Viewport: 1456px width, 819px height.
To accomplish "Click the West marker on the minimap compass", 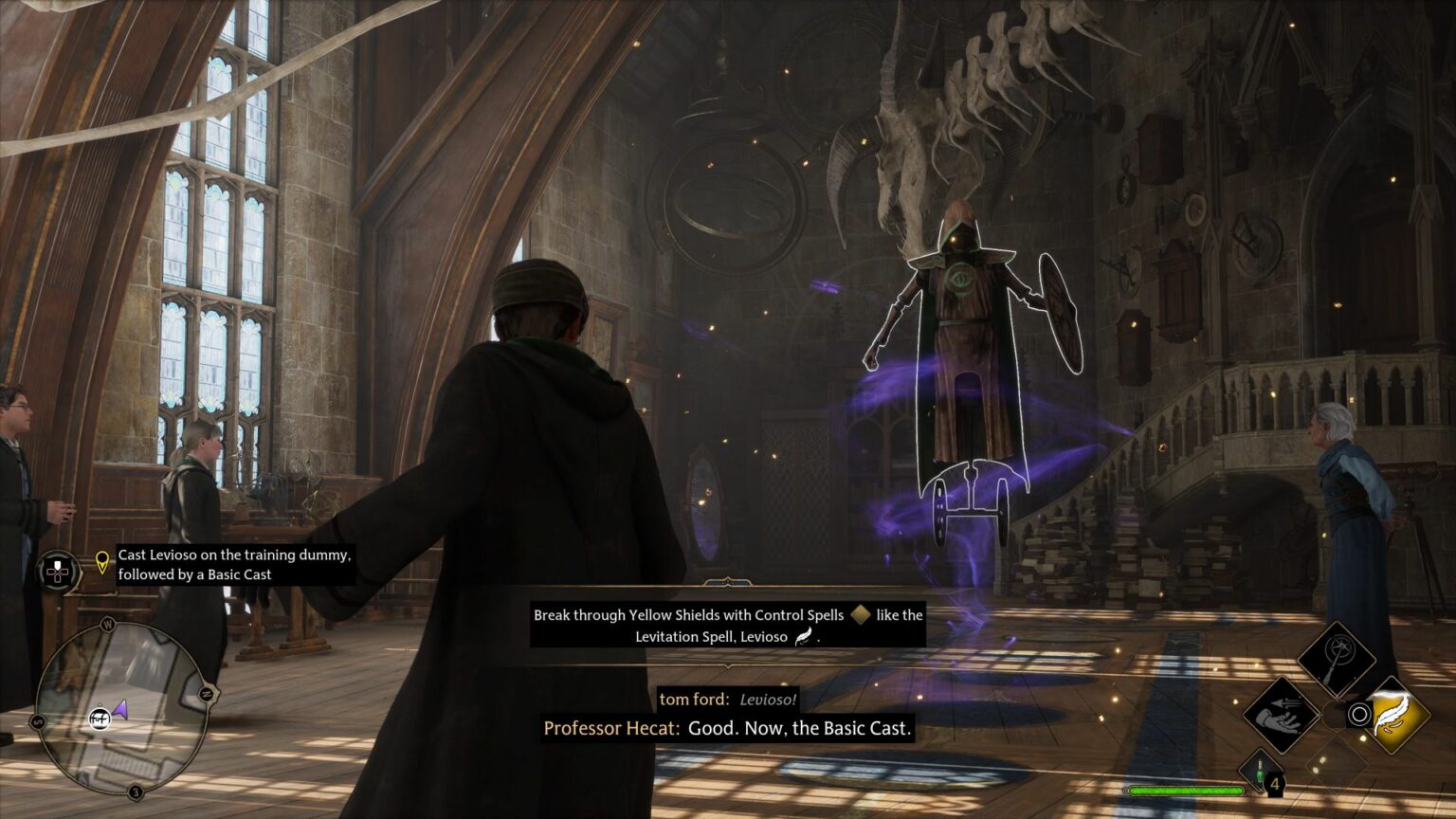I will click(108, 622).
